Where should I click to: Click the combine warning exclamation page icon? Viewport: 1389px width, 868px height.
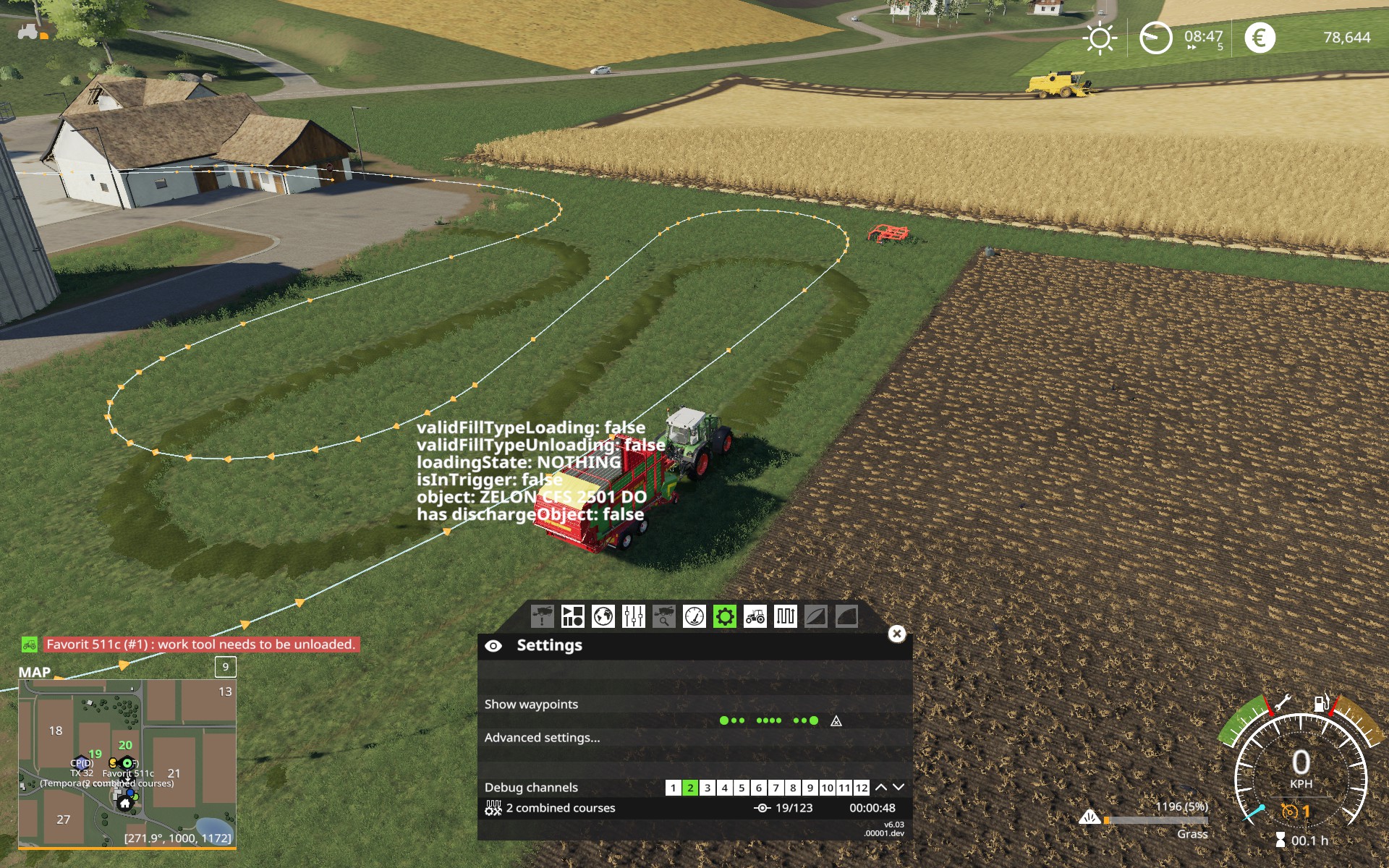543,617
